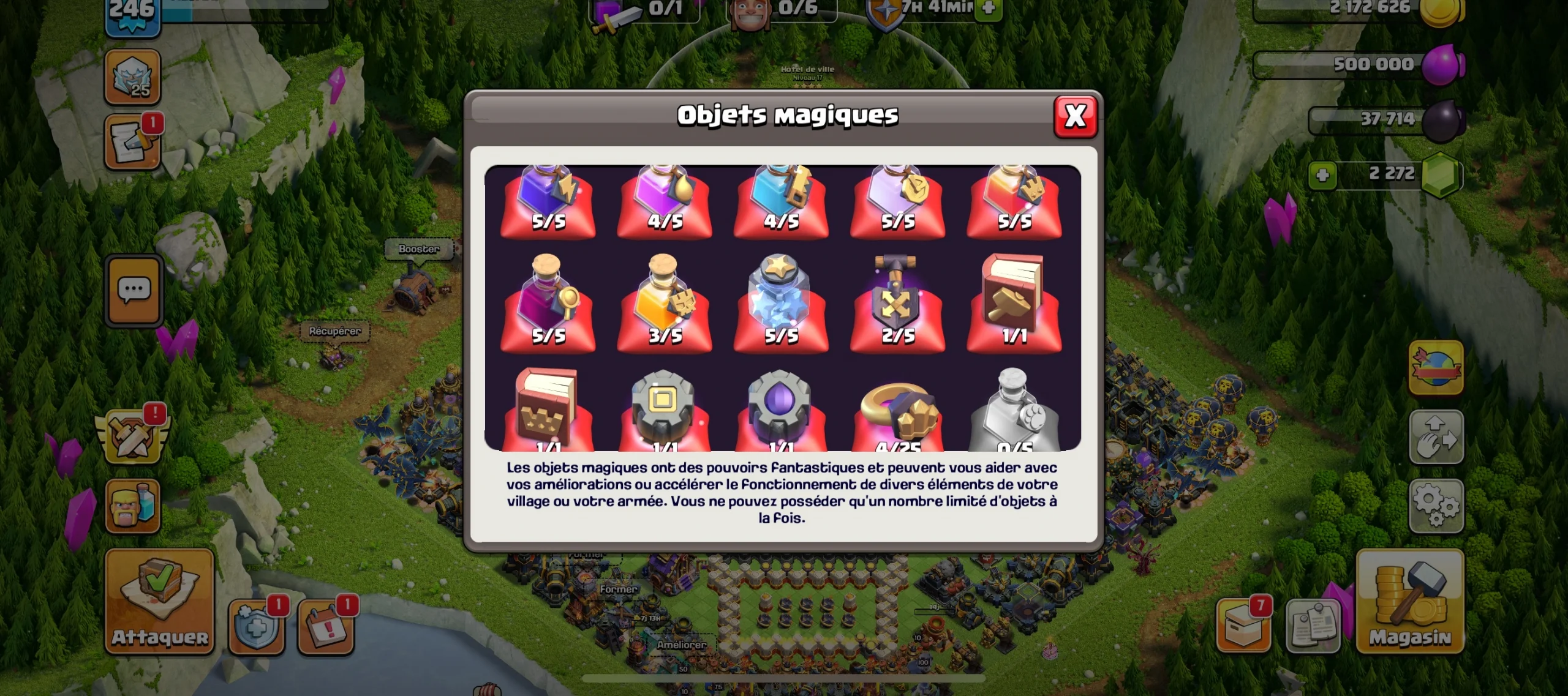The image size is (1568, 696).
Task: Open the chat speech bubble panel
Action: pos(134,290)
